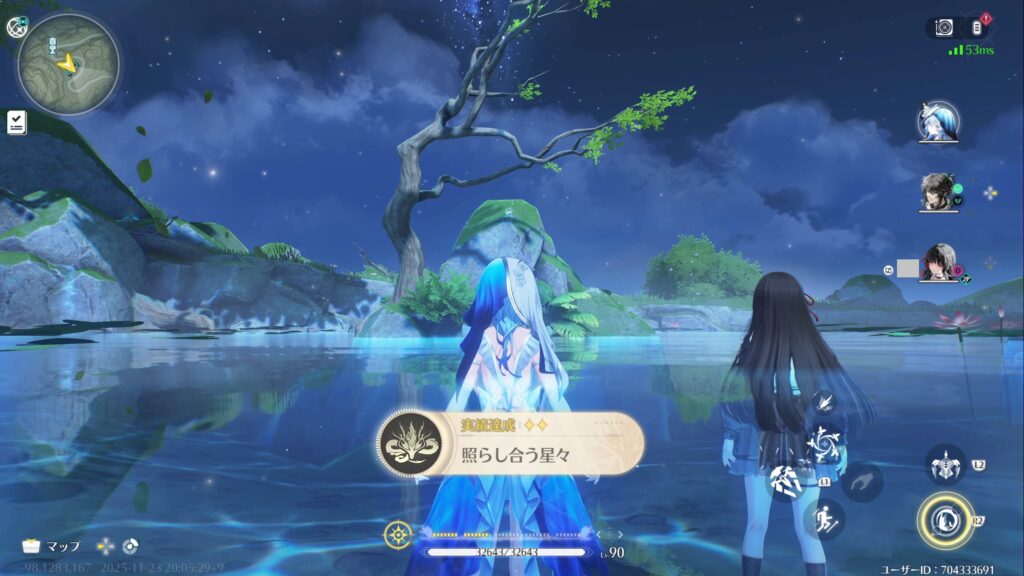Activate the running figure sprint button

(826, 520)
